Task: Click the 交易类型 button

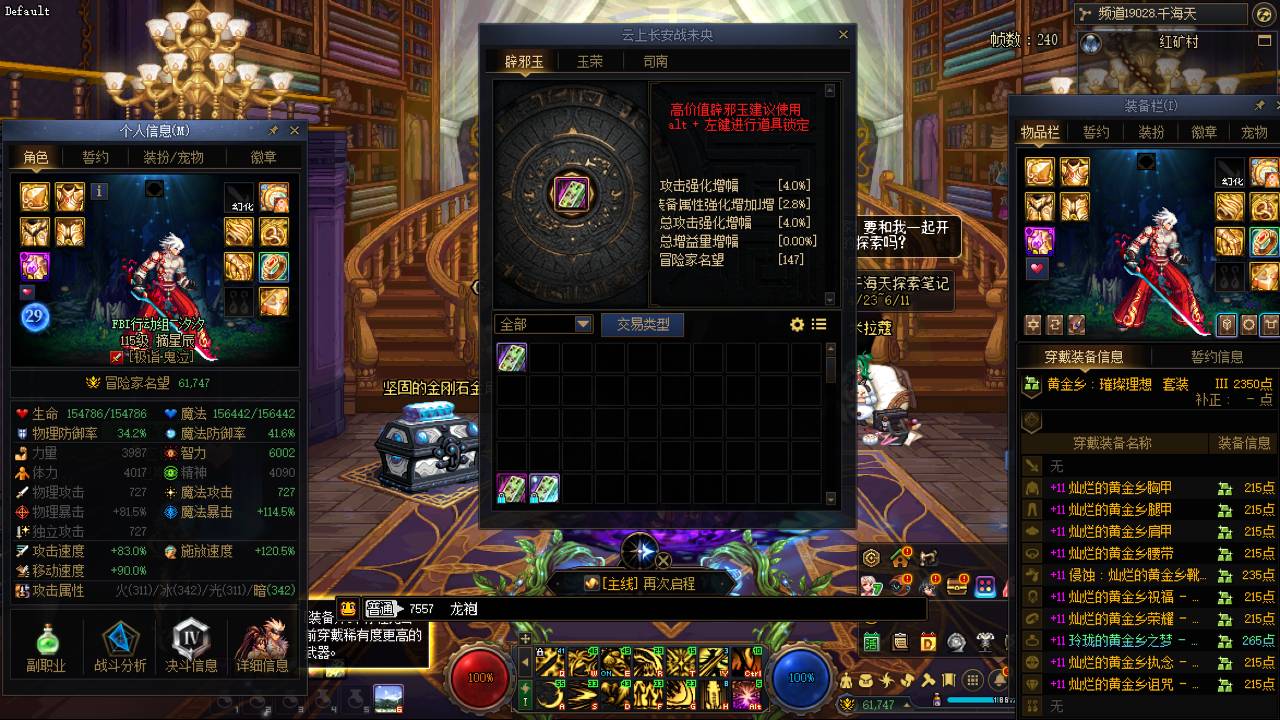Action: point(642,324)
